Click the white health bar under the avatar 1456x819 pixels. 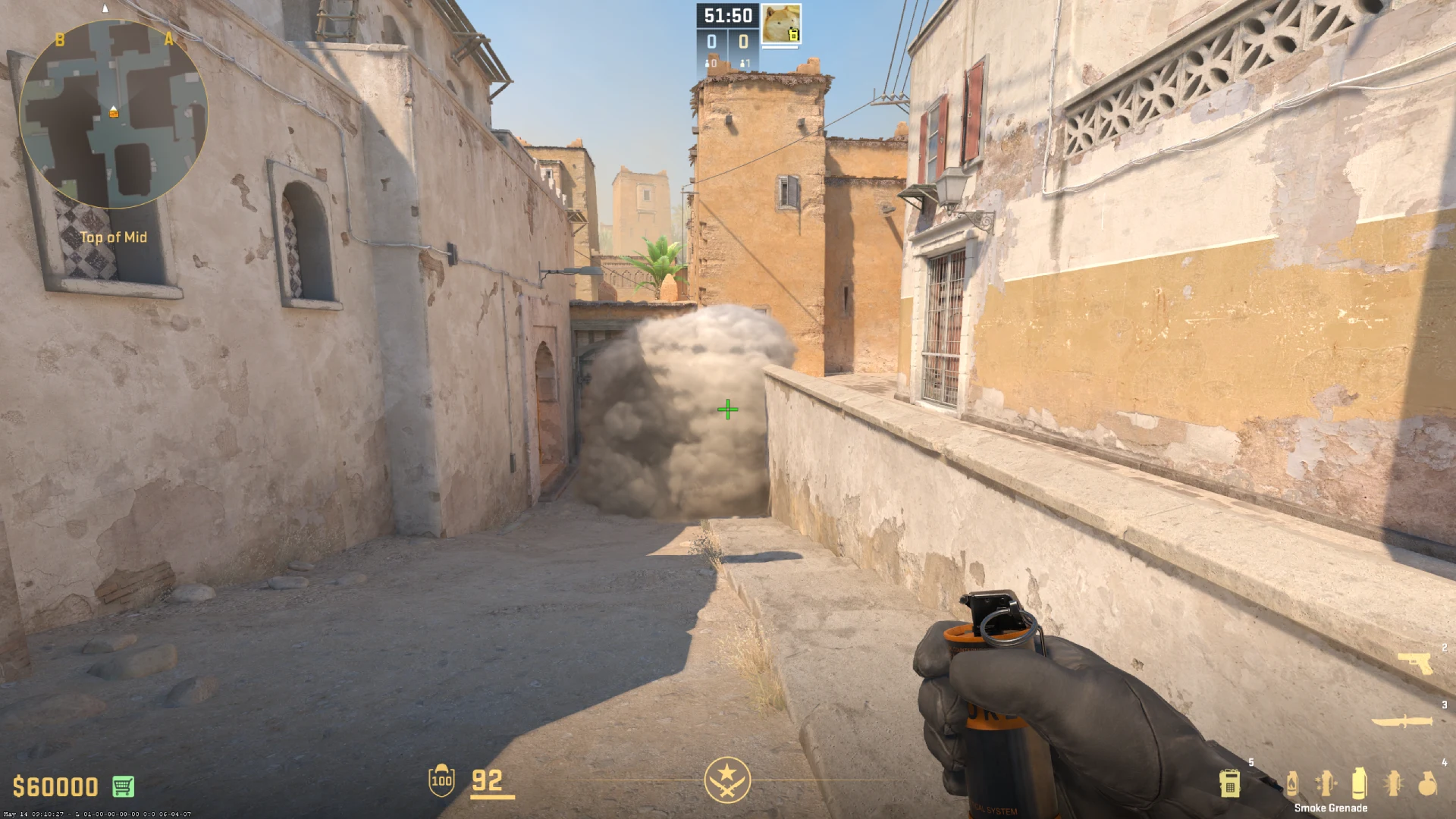[780, 47]
